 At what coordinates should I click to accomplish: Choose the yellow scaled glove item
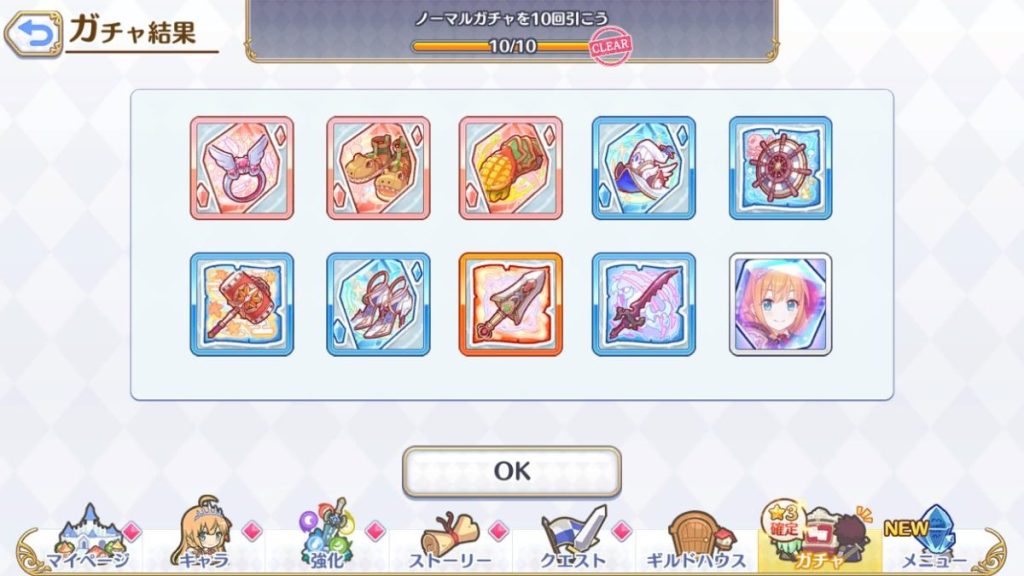(x=511, y=168)
